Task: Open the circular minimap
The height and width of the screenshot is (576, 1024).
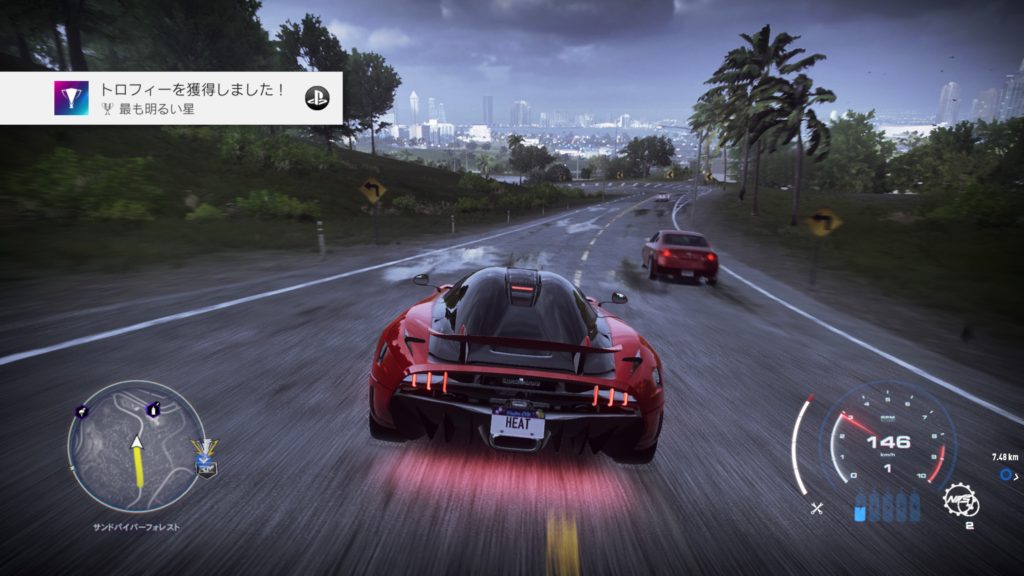Action: (x=136, y=447)
